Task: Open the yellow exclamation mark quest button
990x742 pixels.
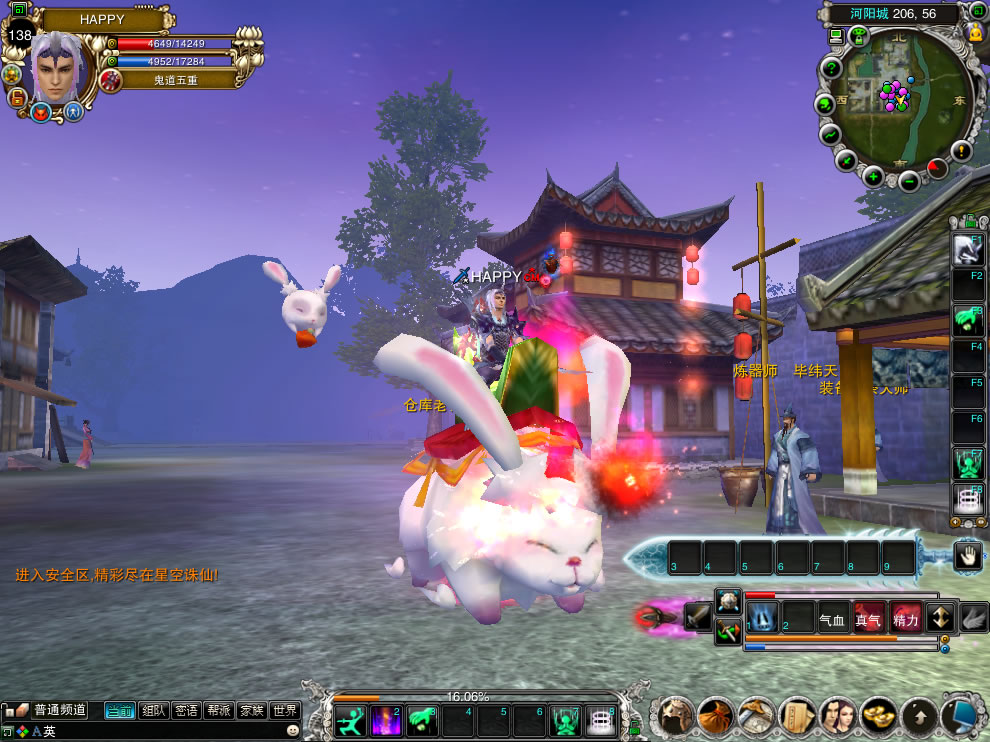Action: click(961, 151)
